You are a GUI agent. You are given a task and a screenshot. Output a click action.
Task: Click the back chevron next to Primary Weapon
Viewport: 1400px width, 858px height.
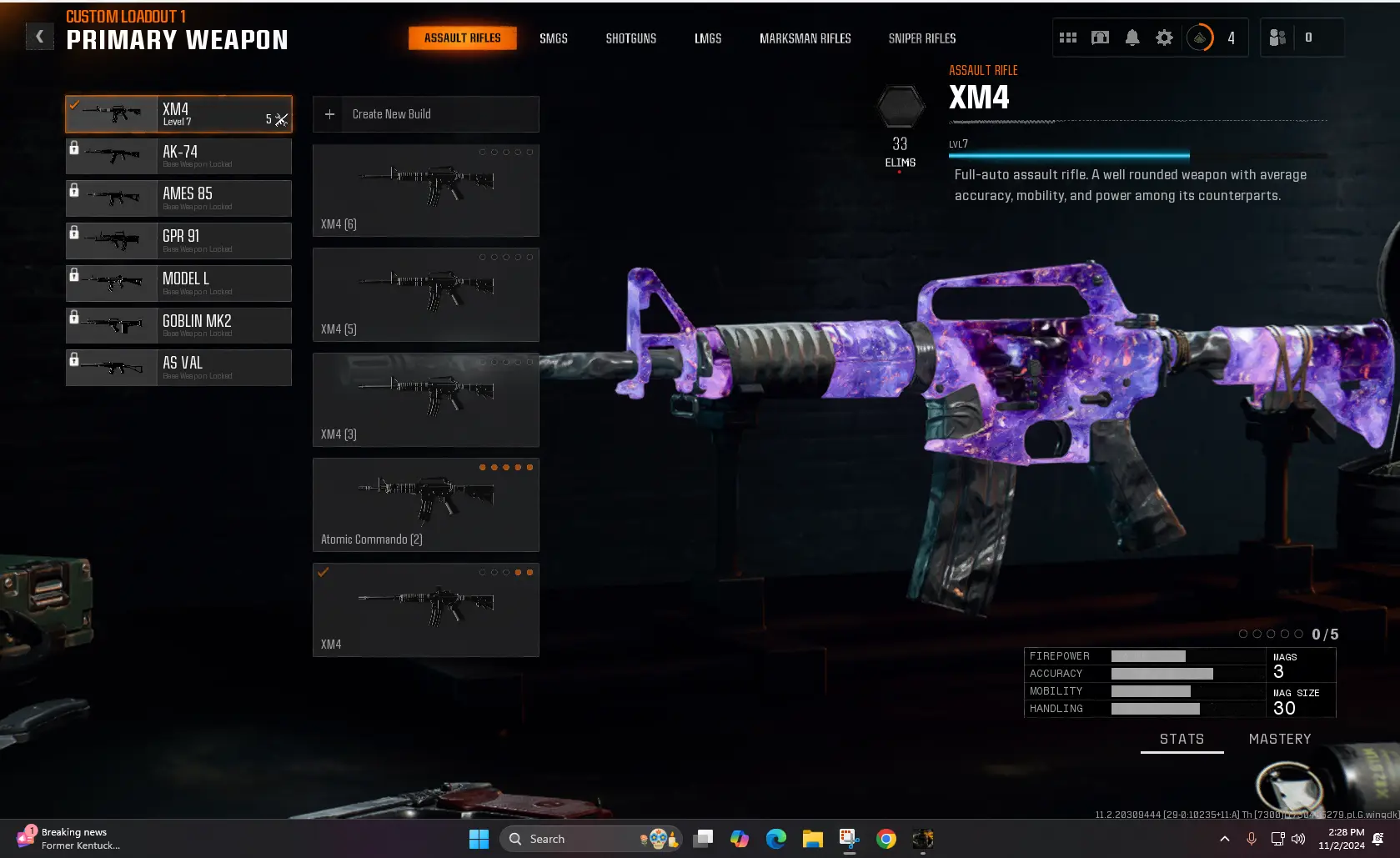(x=39, y=36)
